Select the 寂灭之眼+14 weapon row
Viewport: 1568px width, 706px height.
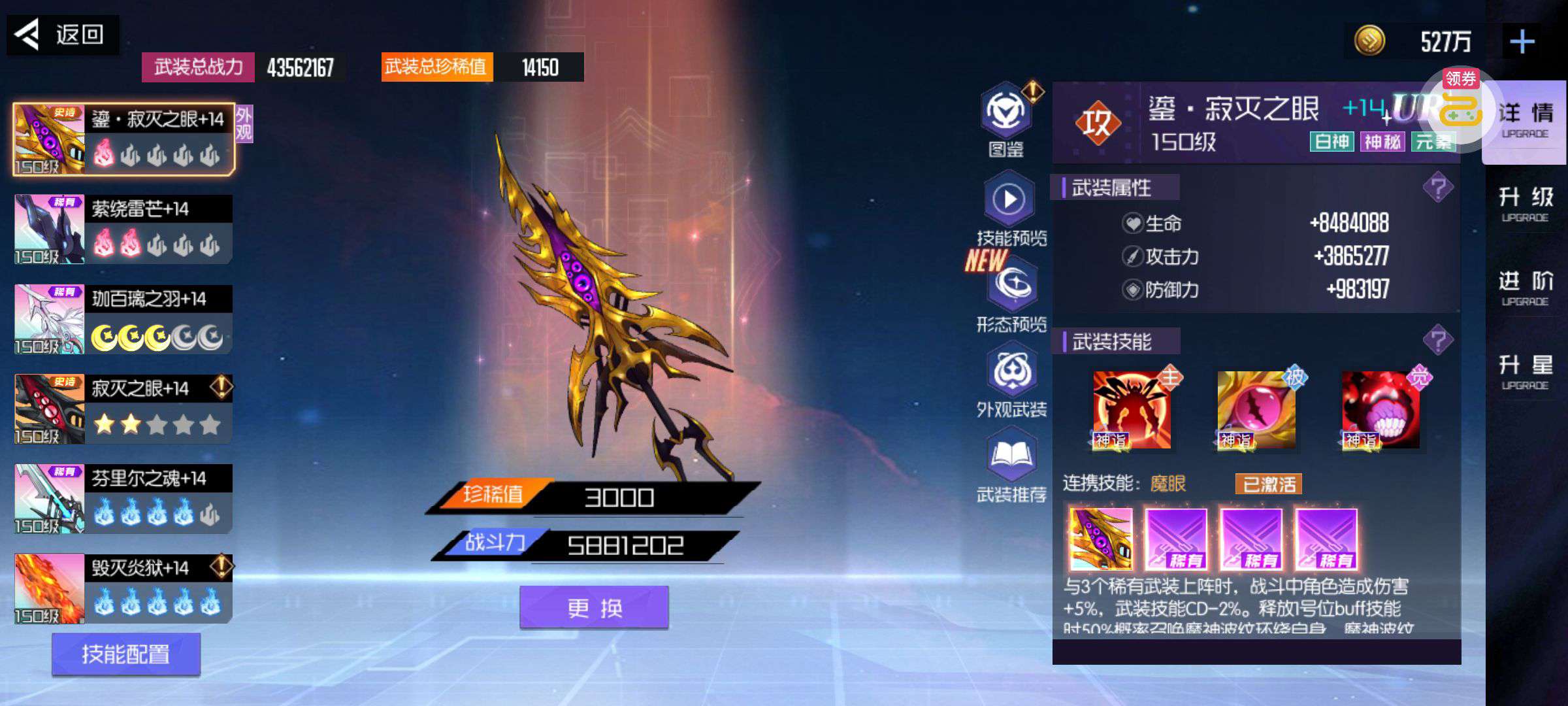point(123,409)
